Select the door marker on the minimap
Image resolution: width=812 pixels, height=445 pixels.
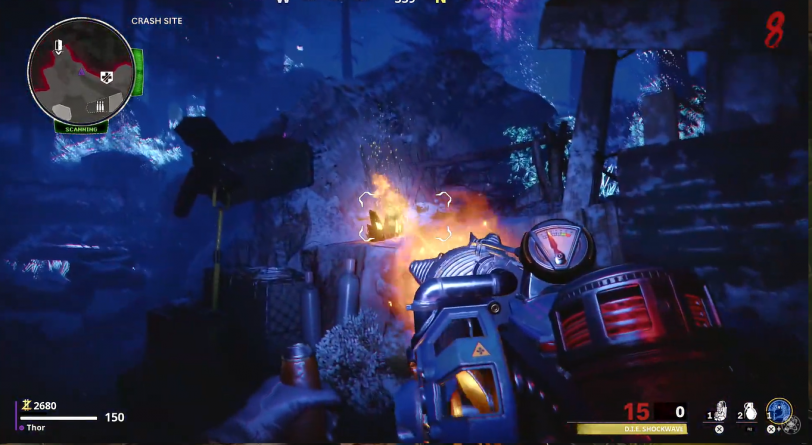click(59, 46)
